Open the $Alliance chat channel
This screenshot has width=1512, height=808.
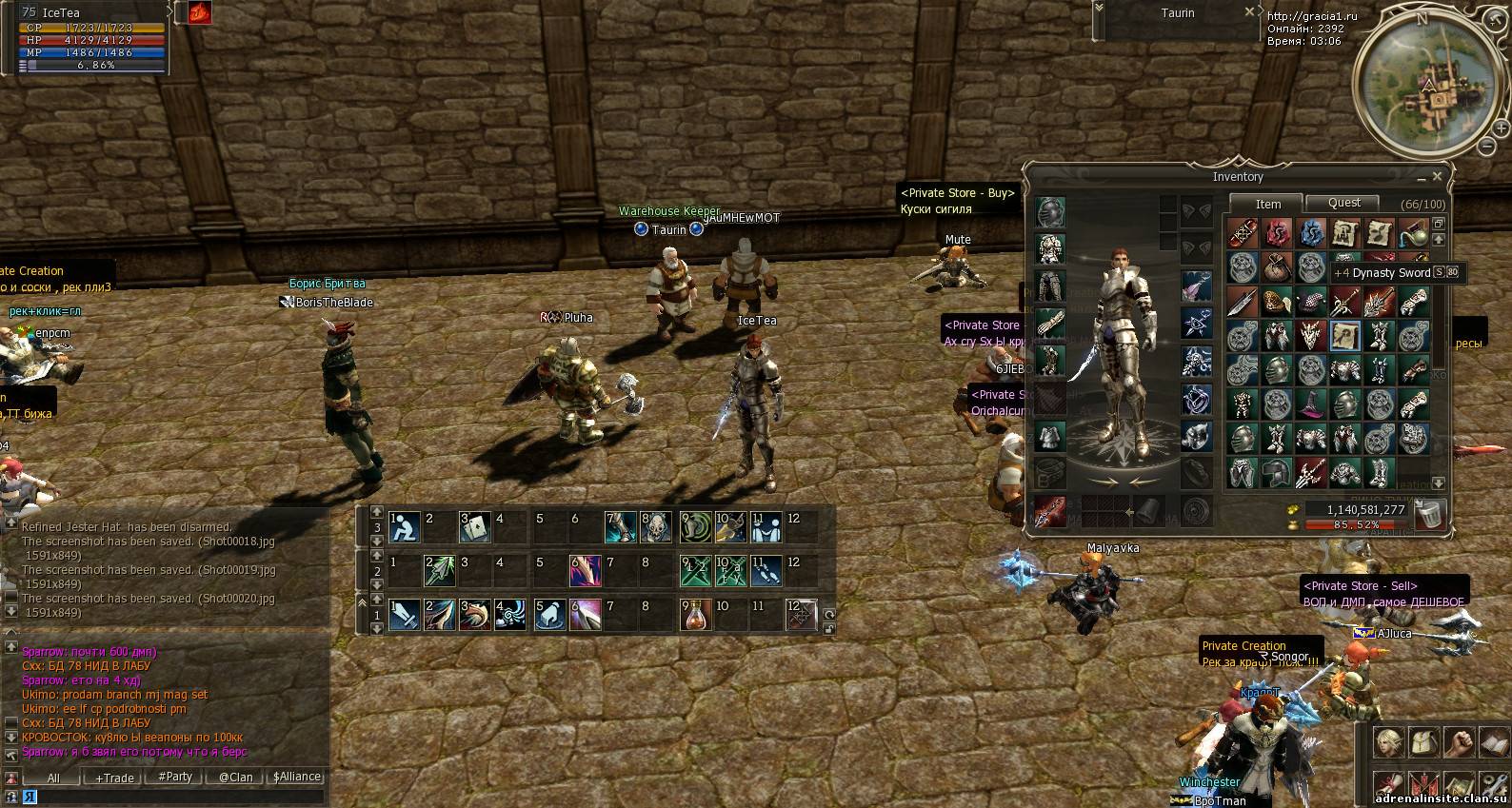(x=296, y=777)
